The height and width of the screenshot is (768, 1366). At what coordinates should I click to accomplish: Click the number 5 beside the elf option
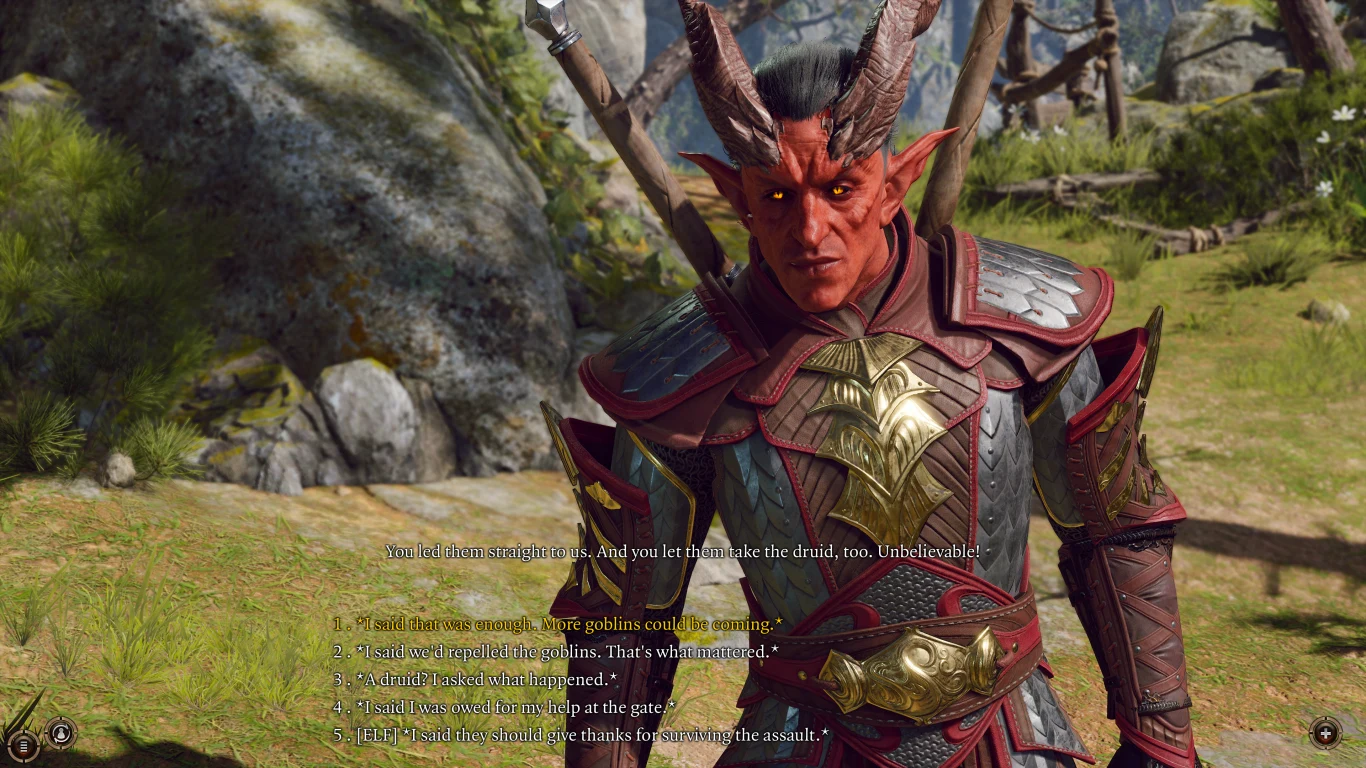(337, 735)
